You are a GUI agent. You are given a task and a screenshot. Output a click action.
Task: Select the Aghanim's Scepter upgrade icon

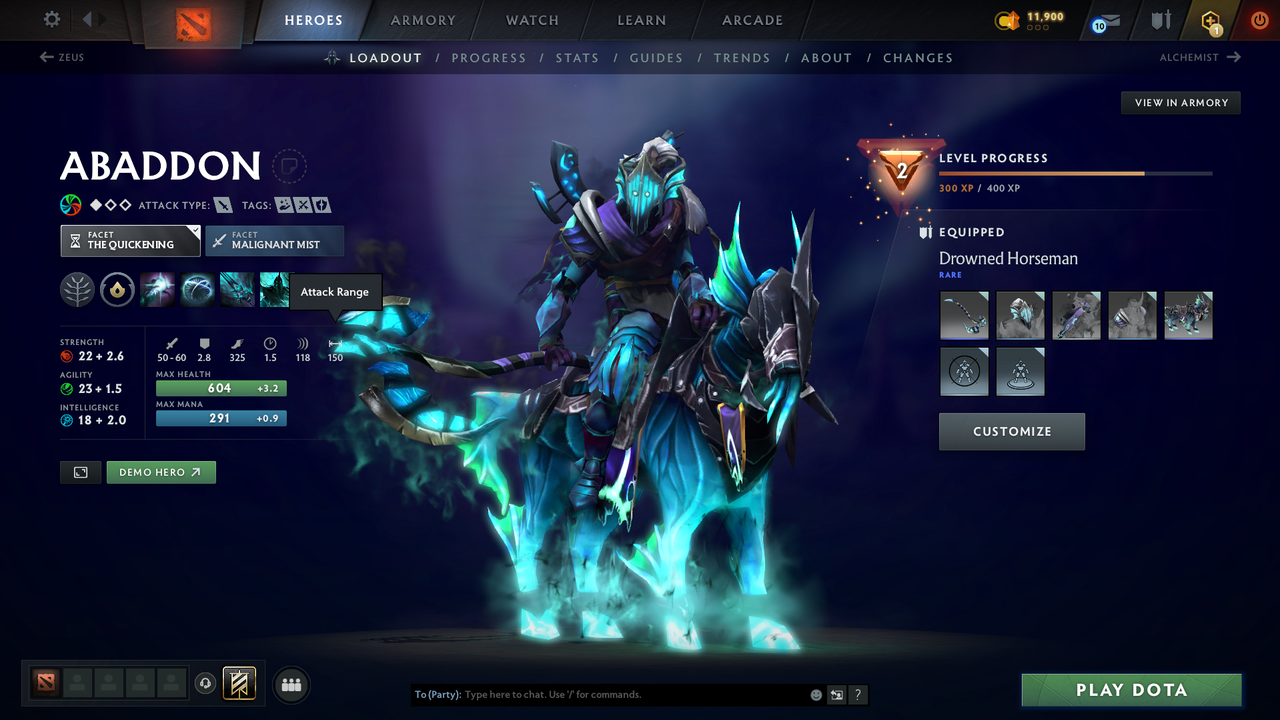117,289
